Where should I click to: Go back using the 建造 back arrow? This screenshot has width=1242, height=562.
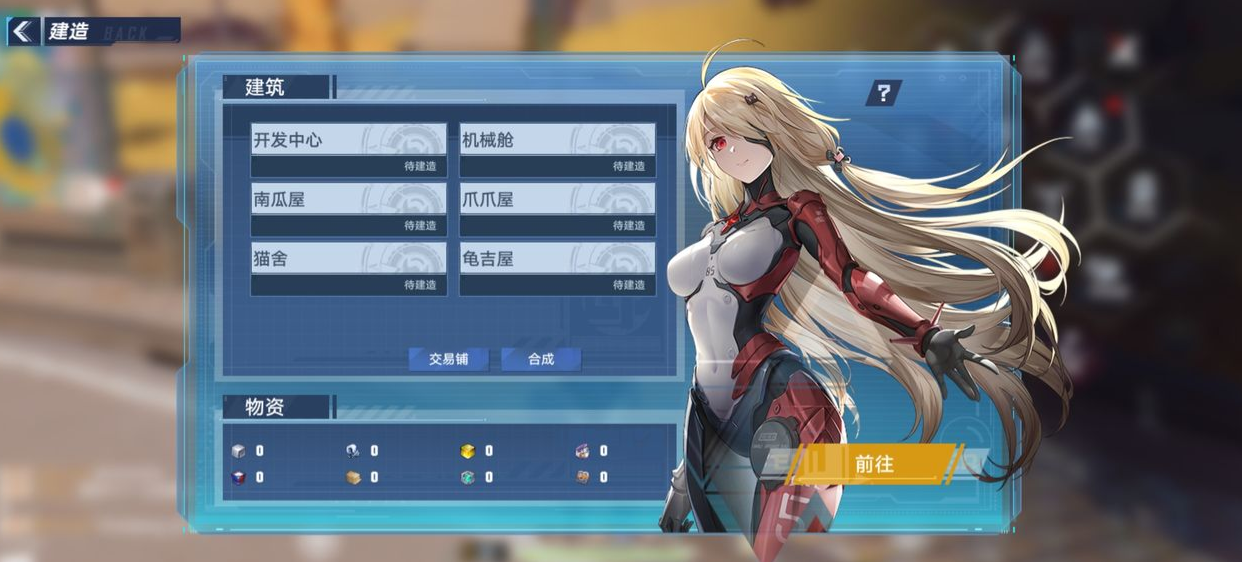tap(23, 31)
